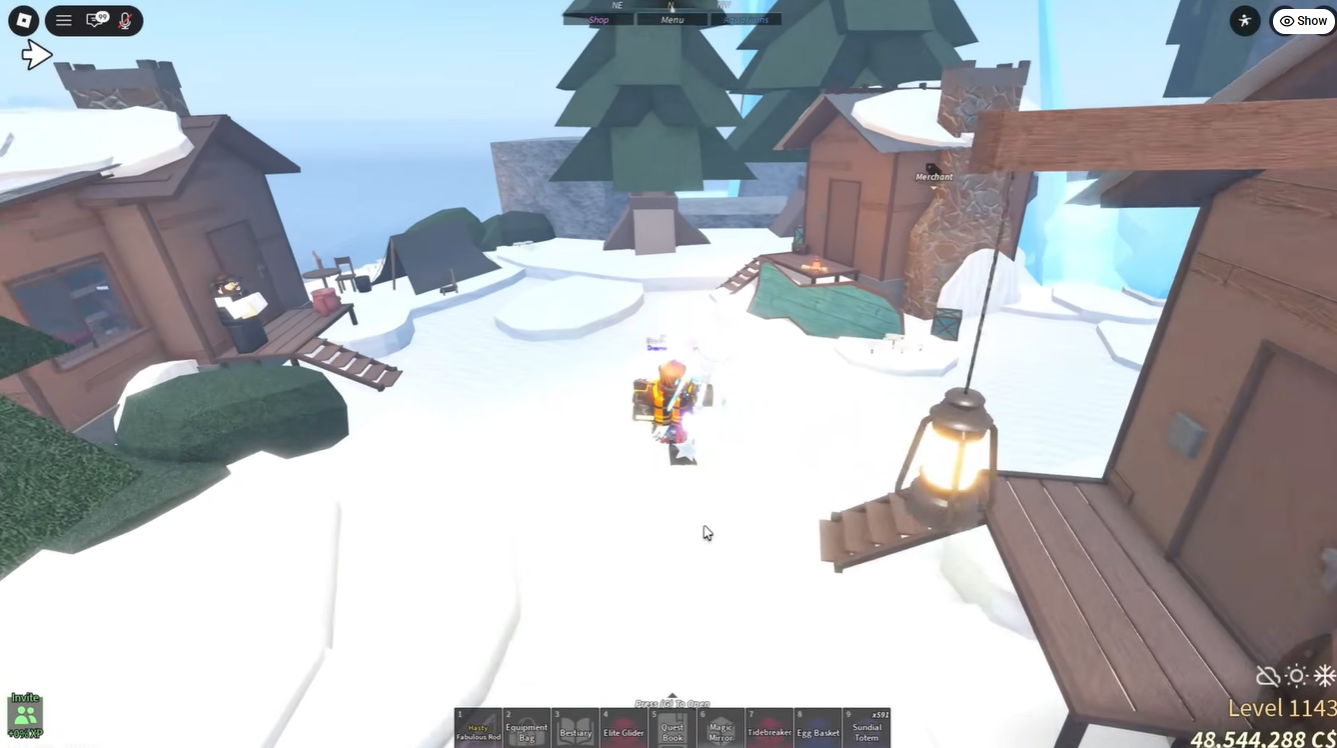Open the Egg Basket
This screenshot has width=1337, height=748.
click(x=818, y=727)
